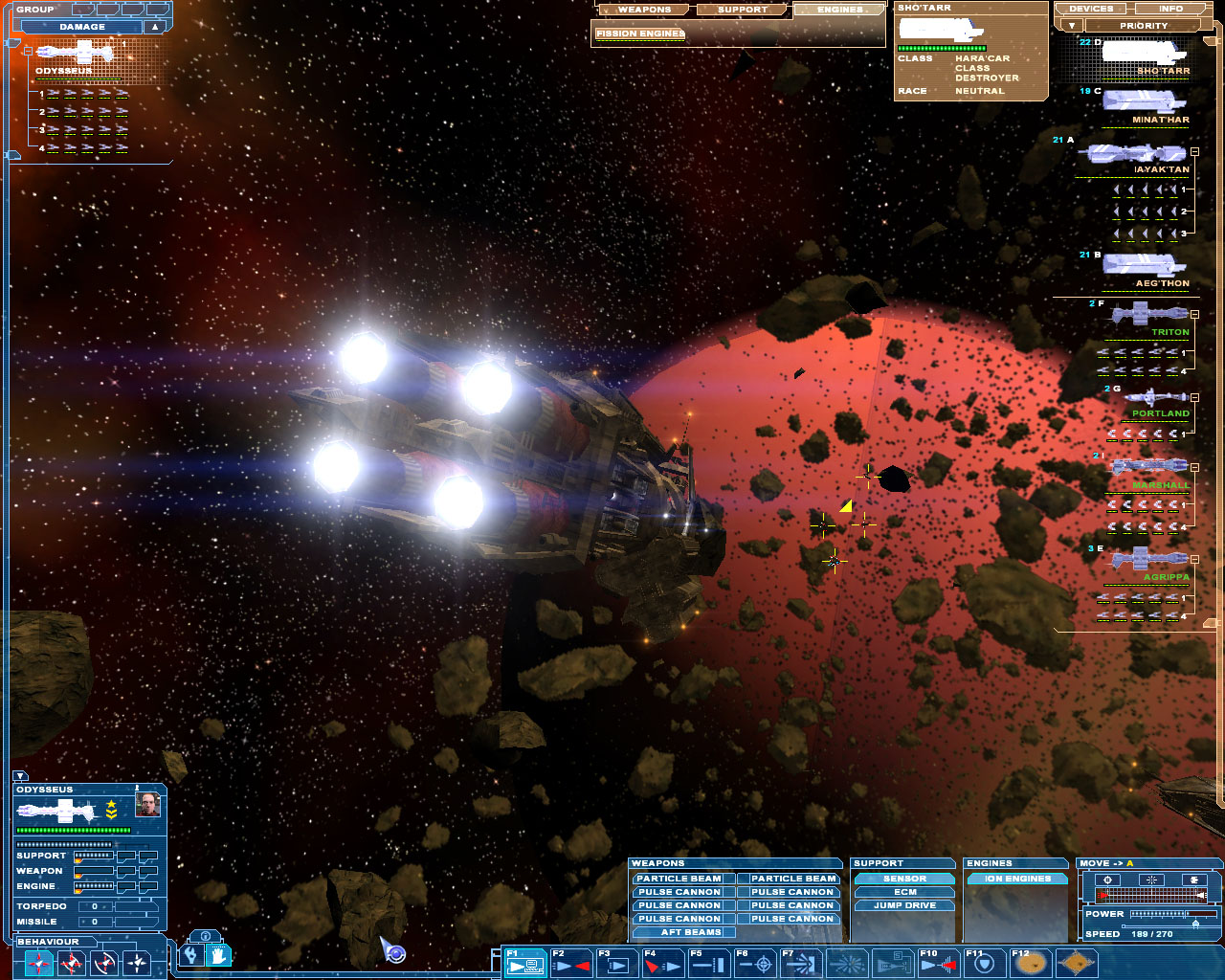1225x980 pixels.
Task: Open the Devices tab
Action: coord(1091,9)
